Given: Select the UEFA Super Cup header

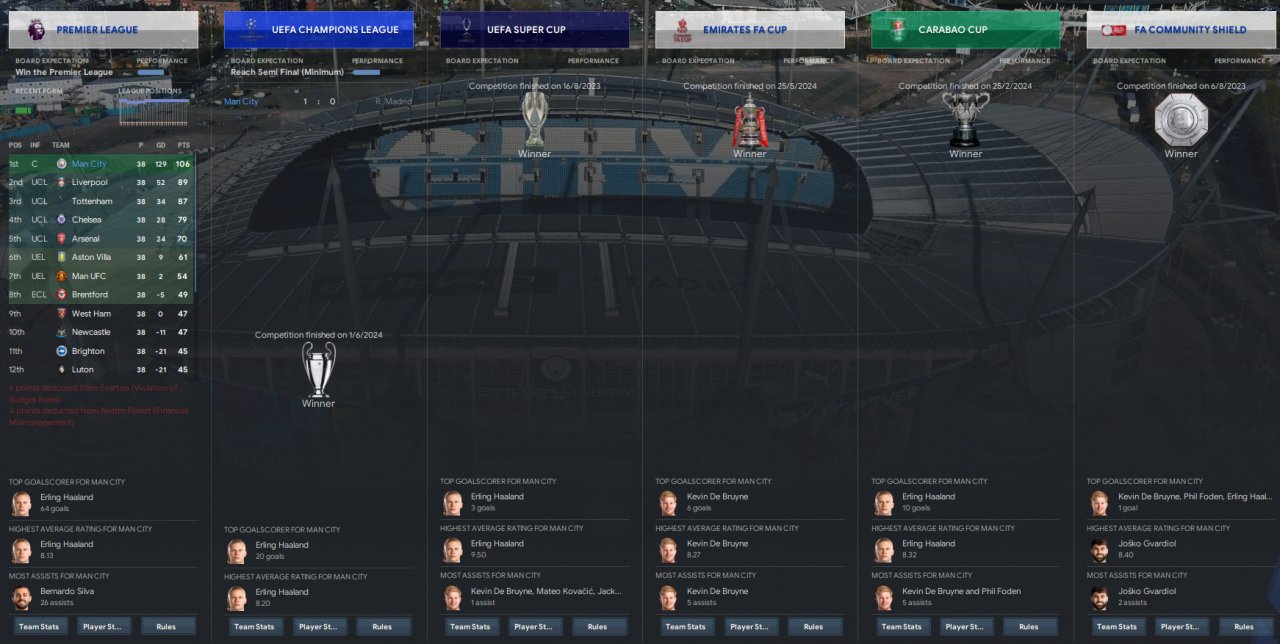Looking at the screenshot, I should coord(535,30).
